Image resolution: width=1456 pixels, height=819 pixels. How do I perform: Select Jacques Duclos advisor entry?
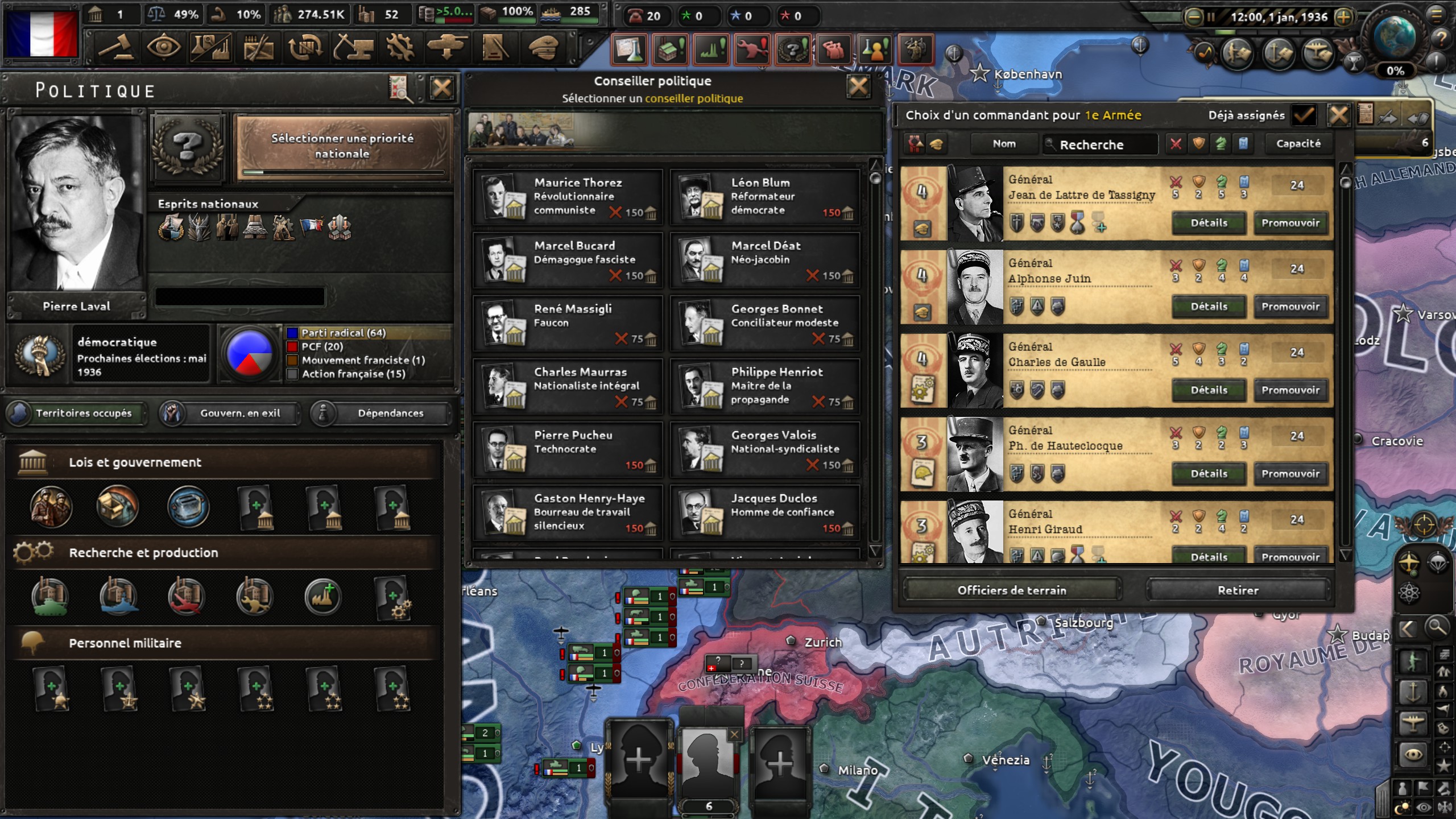(764, 512)
